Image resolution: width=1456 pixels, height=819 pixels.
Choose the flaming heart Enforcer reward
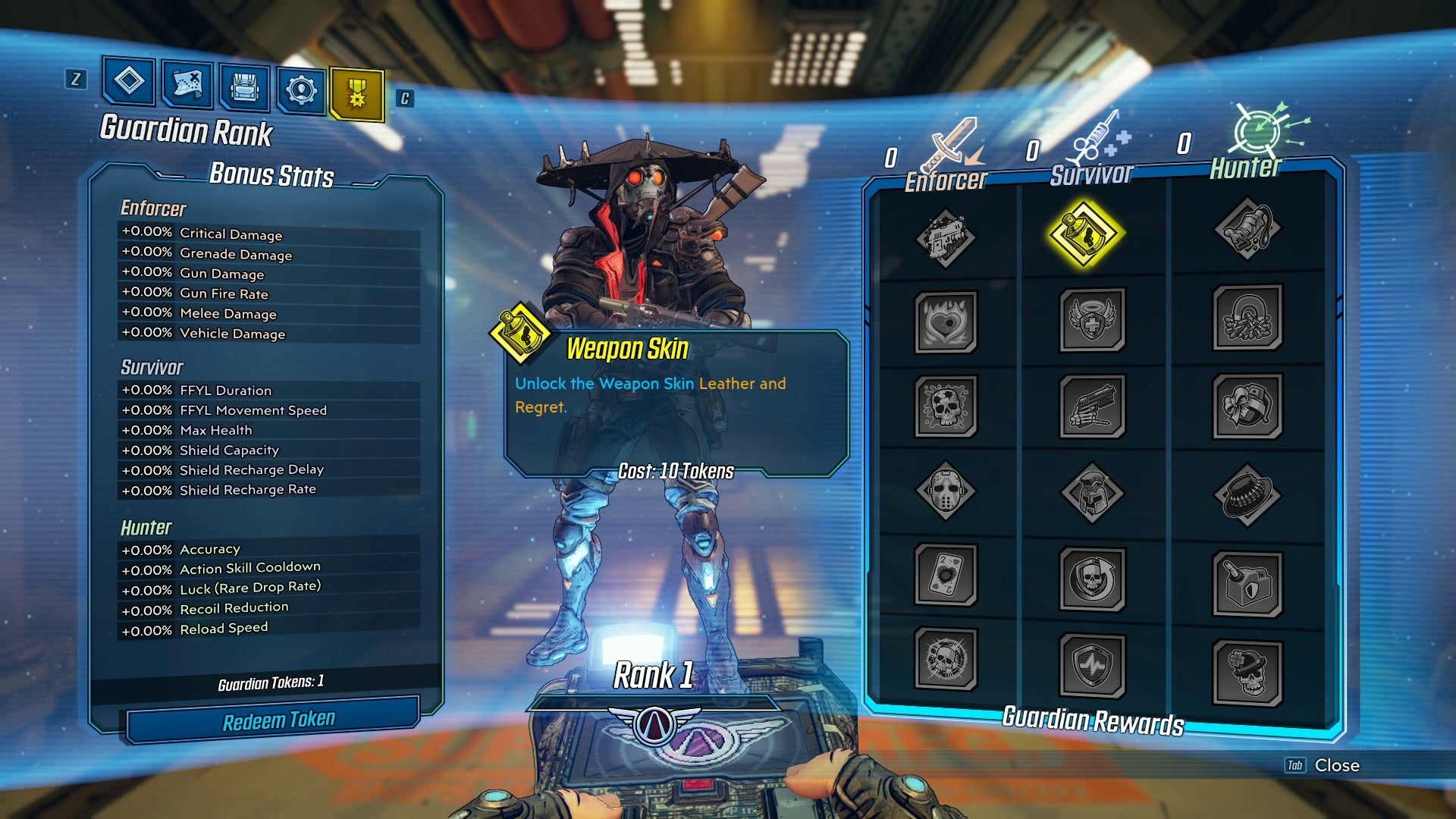pos(945,322)
